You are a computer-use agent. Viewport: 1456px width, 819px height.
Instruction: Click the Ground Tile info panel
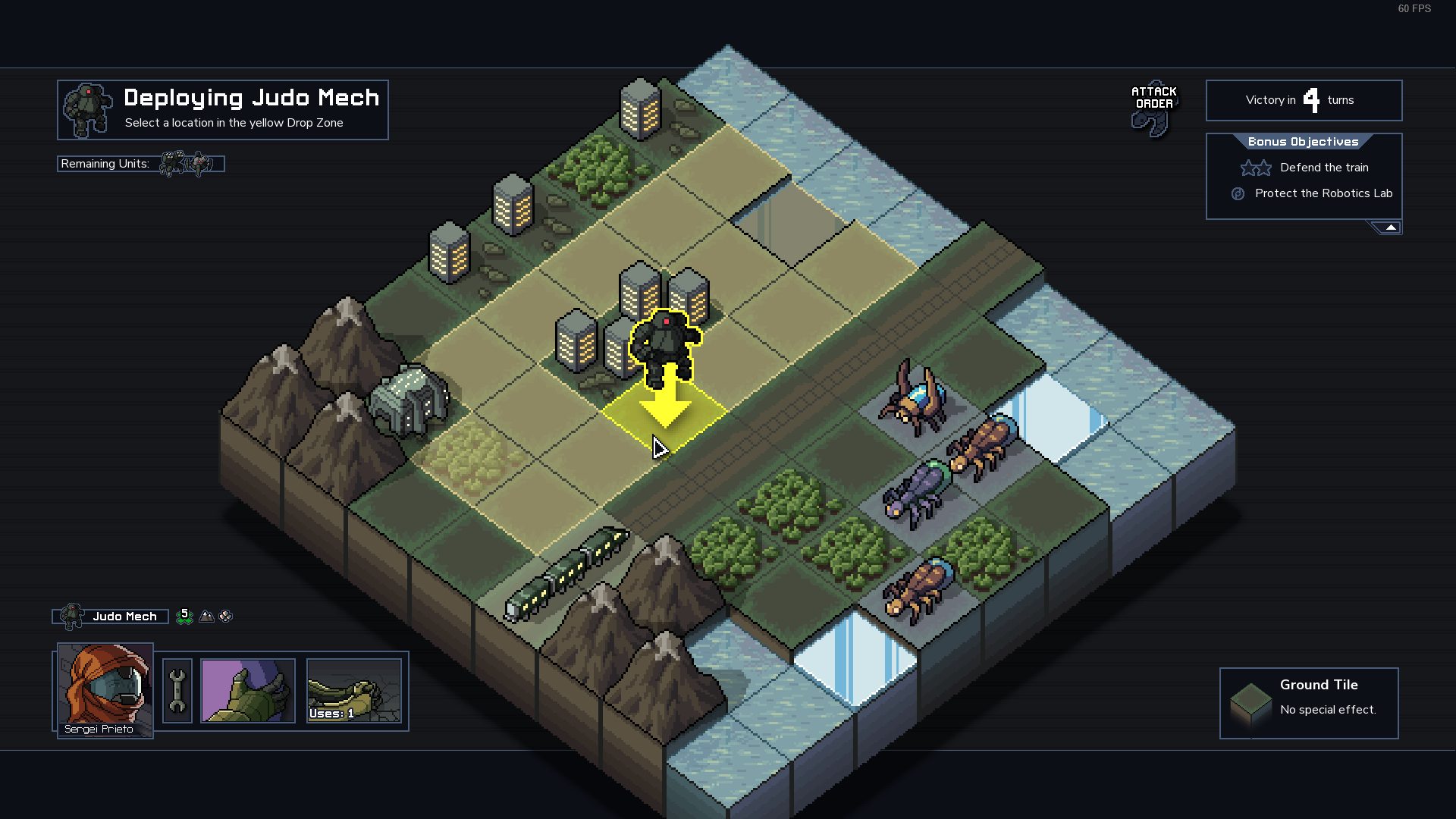[1309, 703]
